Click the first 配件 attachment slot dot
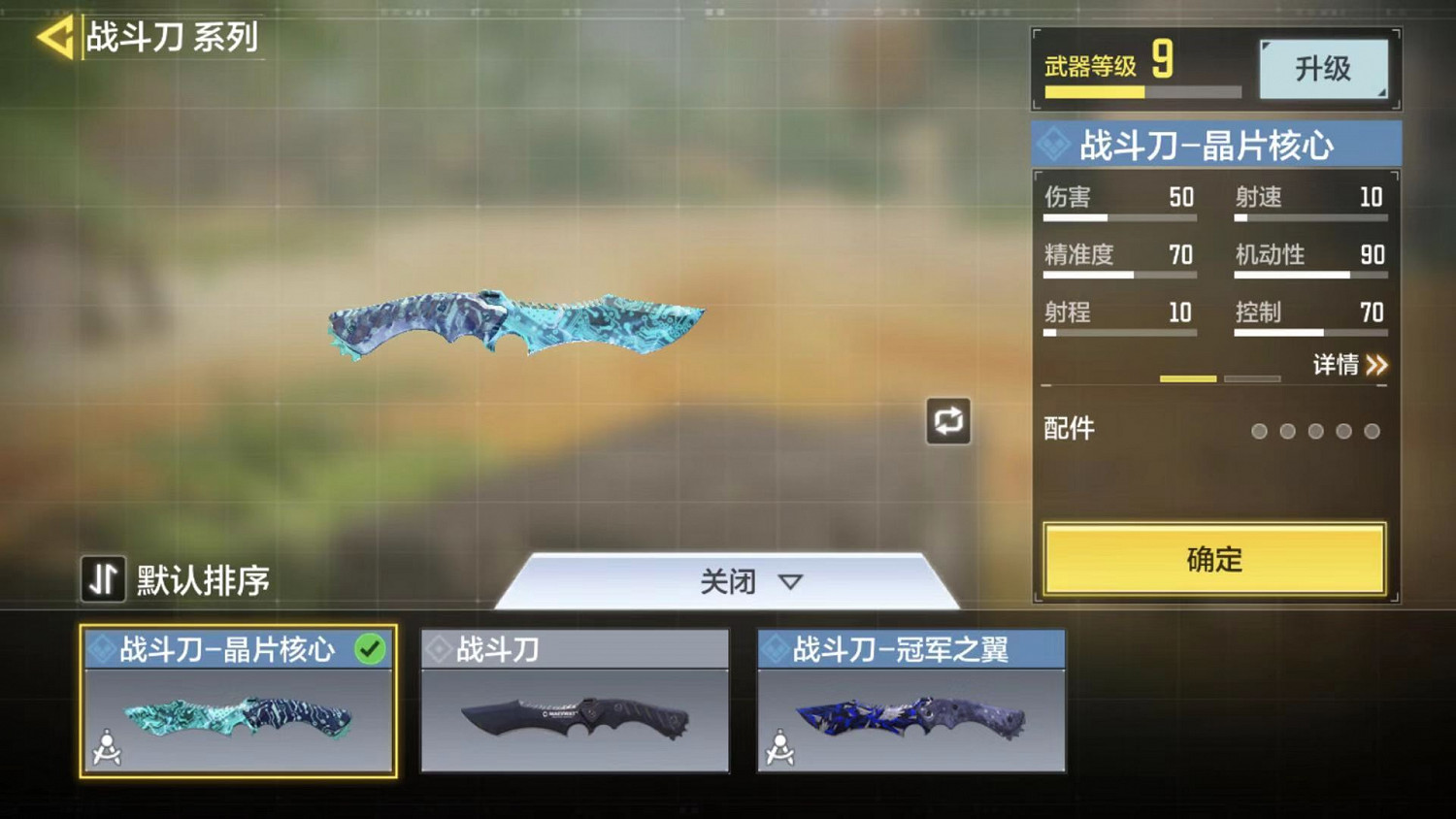Viewport: 1456px width, 819px height. click(1260, 431)
